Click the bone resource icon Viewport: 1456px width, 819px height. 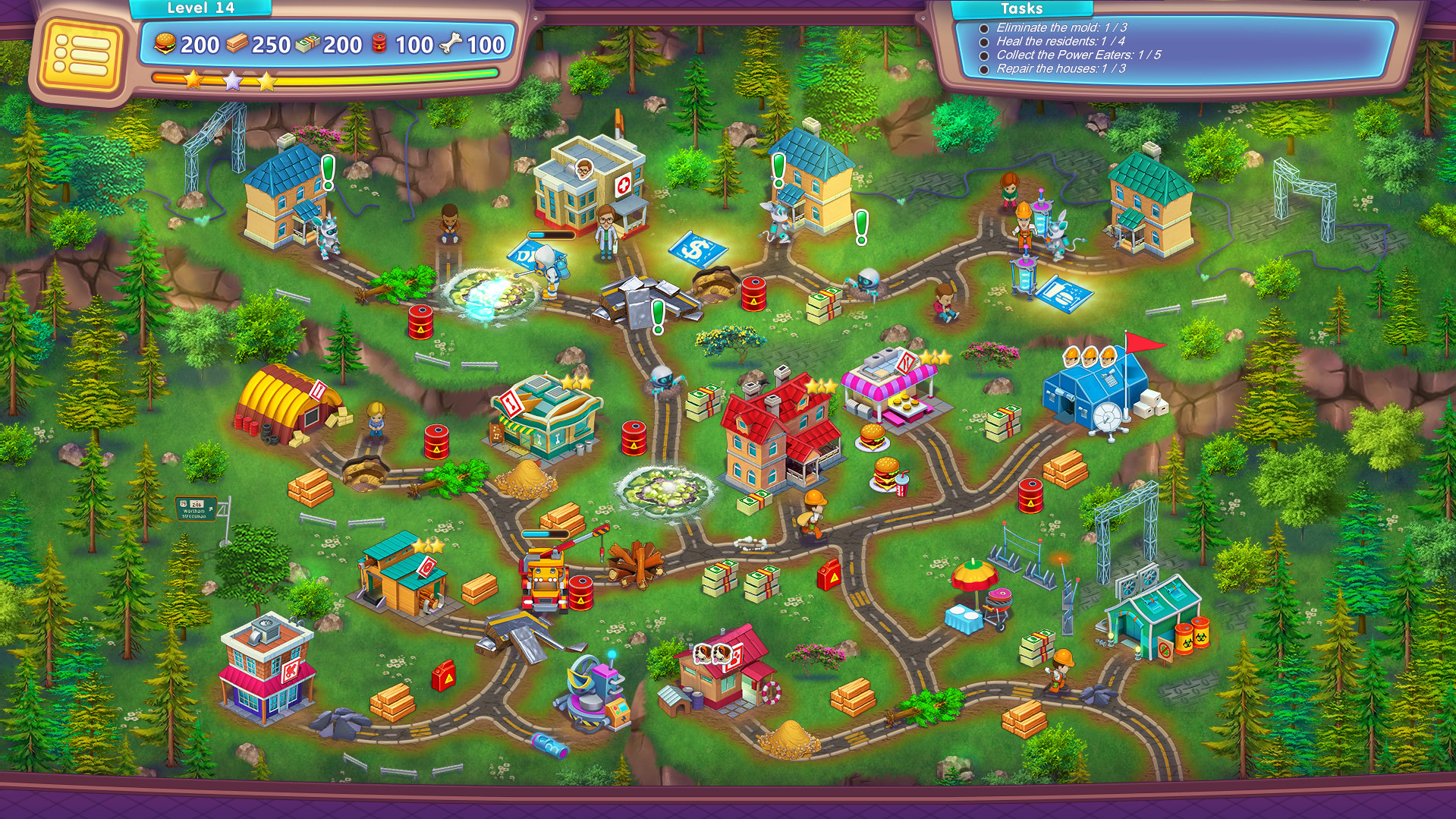[x=448, y=42]
